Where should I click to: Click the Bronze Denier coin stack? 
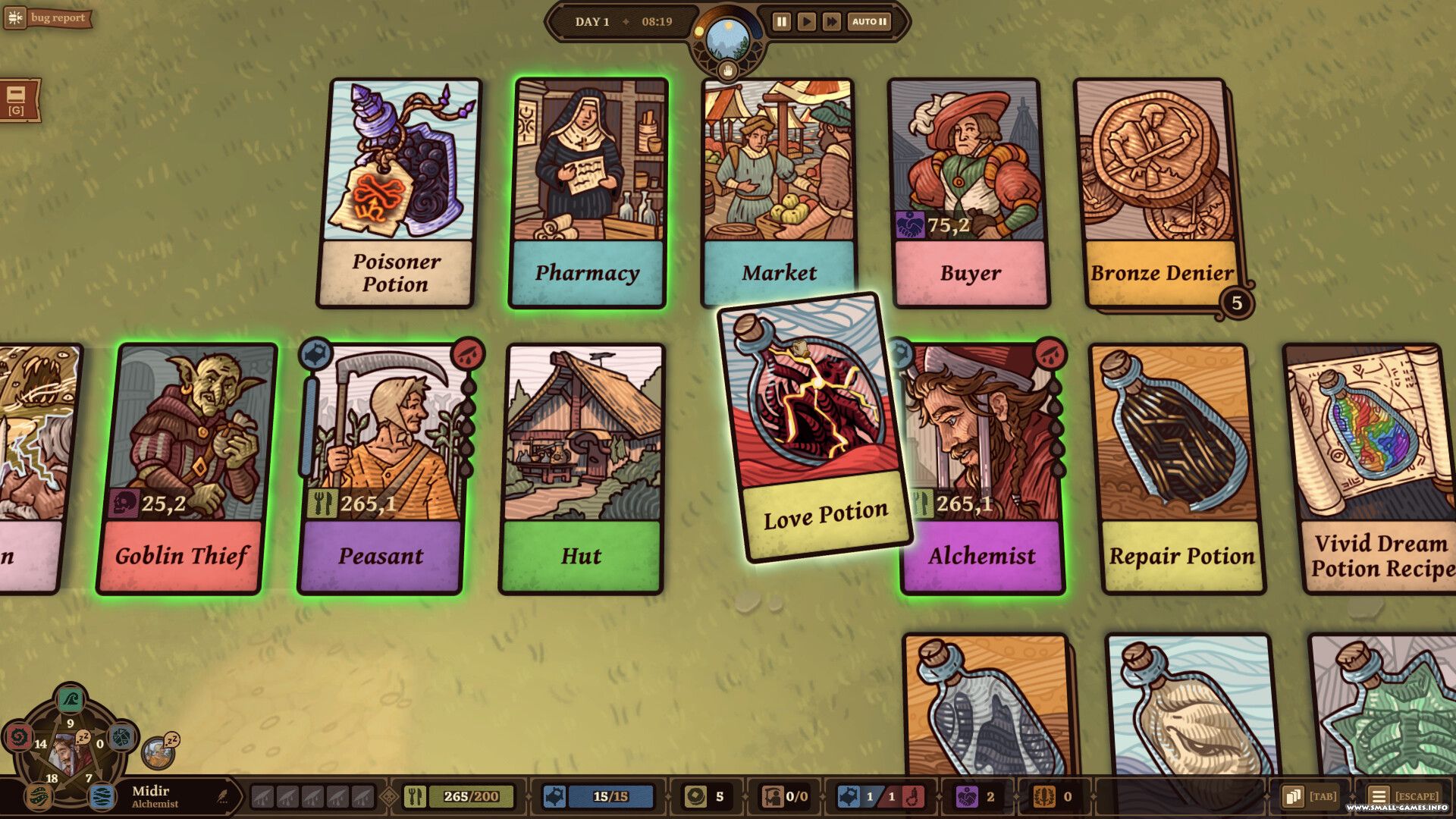(x=1159, y=193)
